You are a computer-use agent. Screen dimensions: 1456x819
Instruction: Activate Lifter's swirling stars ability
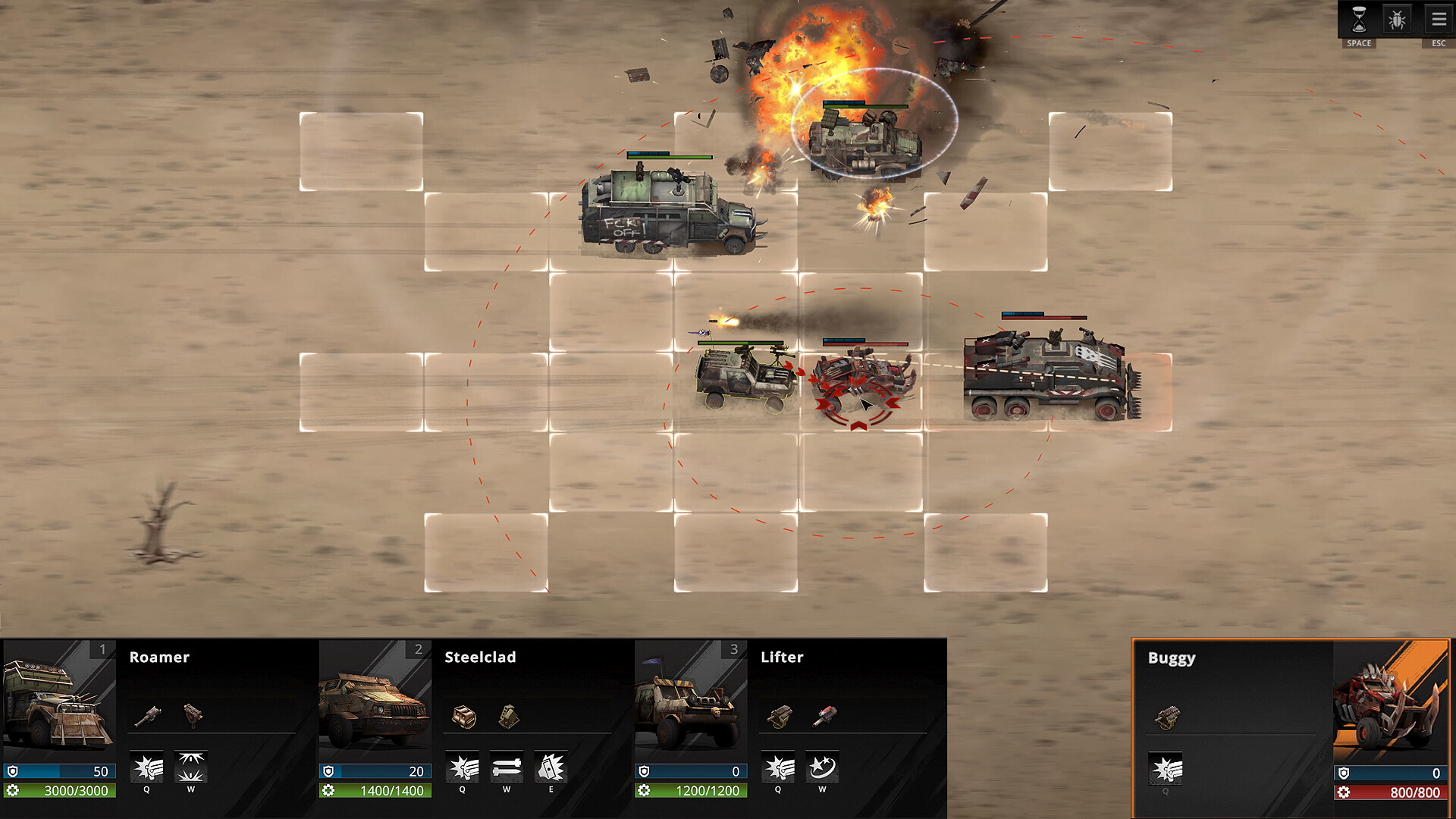coord(822,768)
